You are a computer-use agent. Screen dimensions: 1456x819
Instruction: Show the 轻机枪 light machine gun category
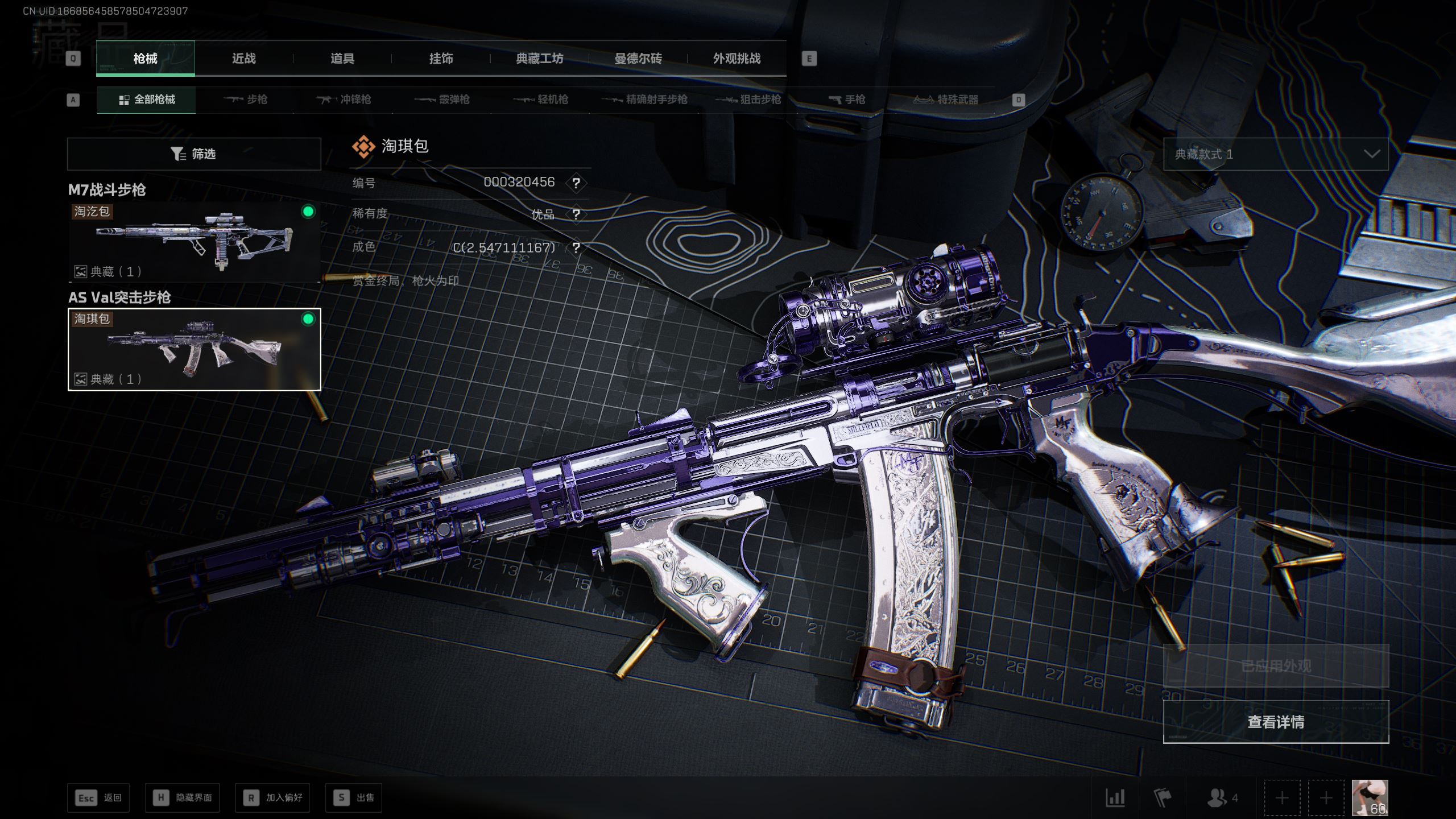(x=541, y=100)
